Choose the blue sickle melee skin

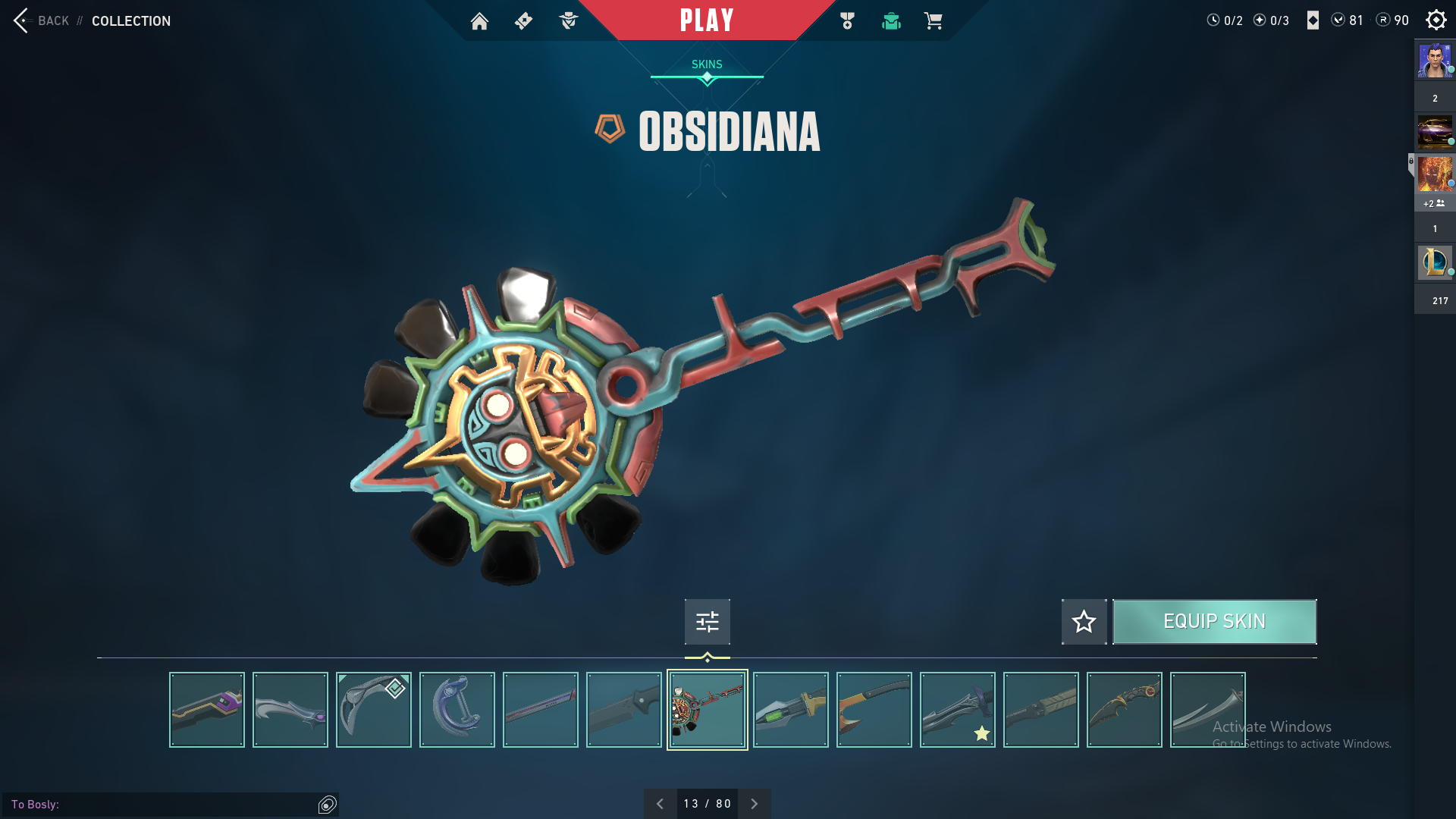point(457,710)
